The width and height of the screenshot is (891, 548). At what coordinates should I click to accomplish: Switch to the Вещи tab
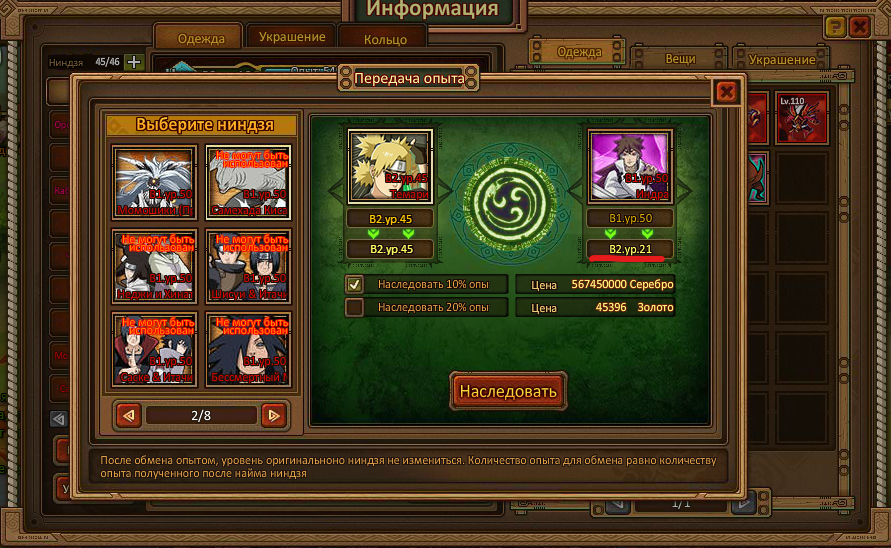pos(680,59)
